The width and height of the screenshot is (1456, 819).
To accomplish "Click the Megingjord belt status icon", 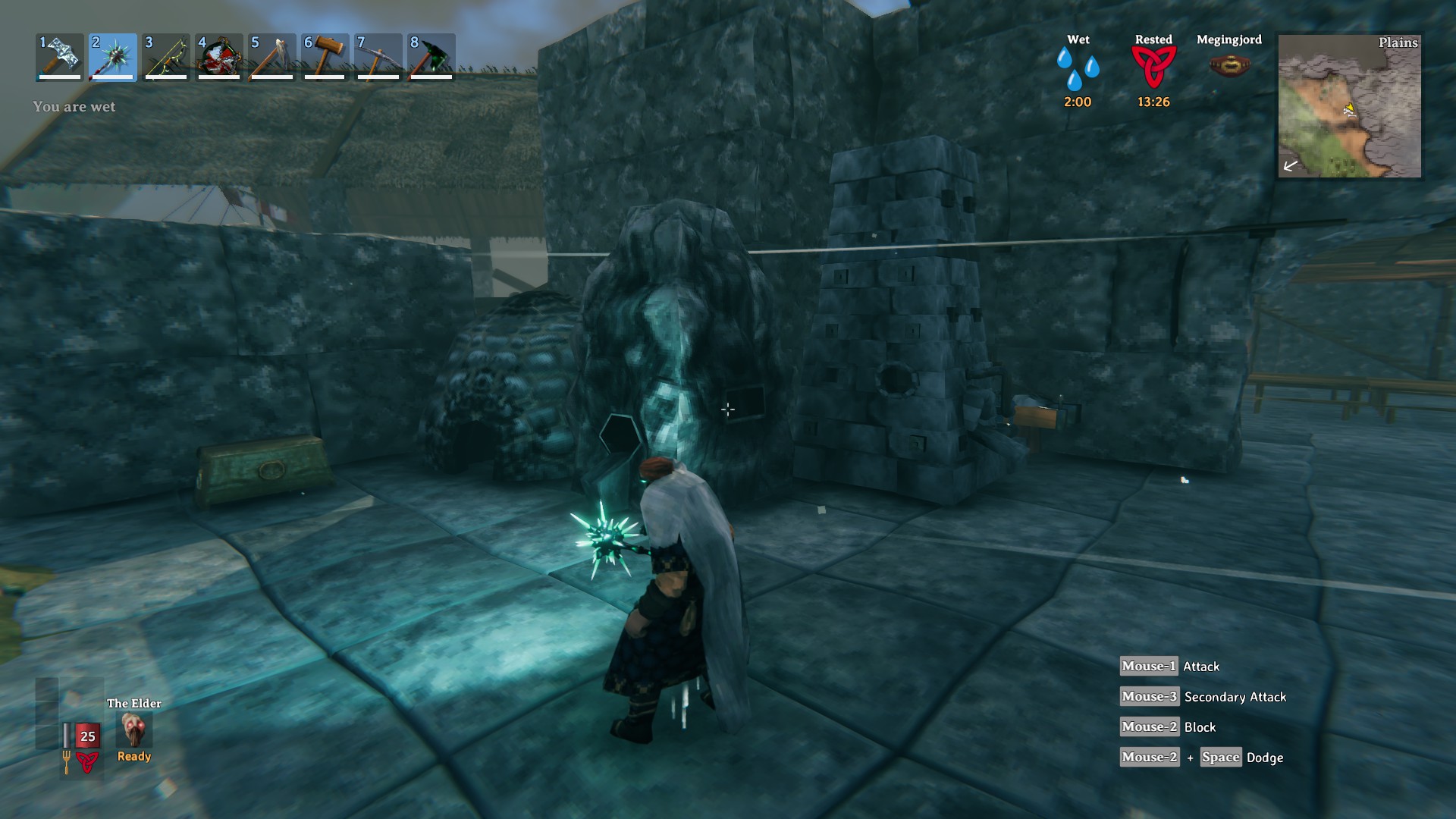I will tap(1229, 65).
